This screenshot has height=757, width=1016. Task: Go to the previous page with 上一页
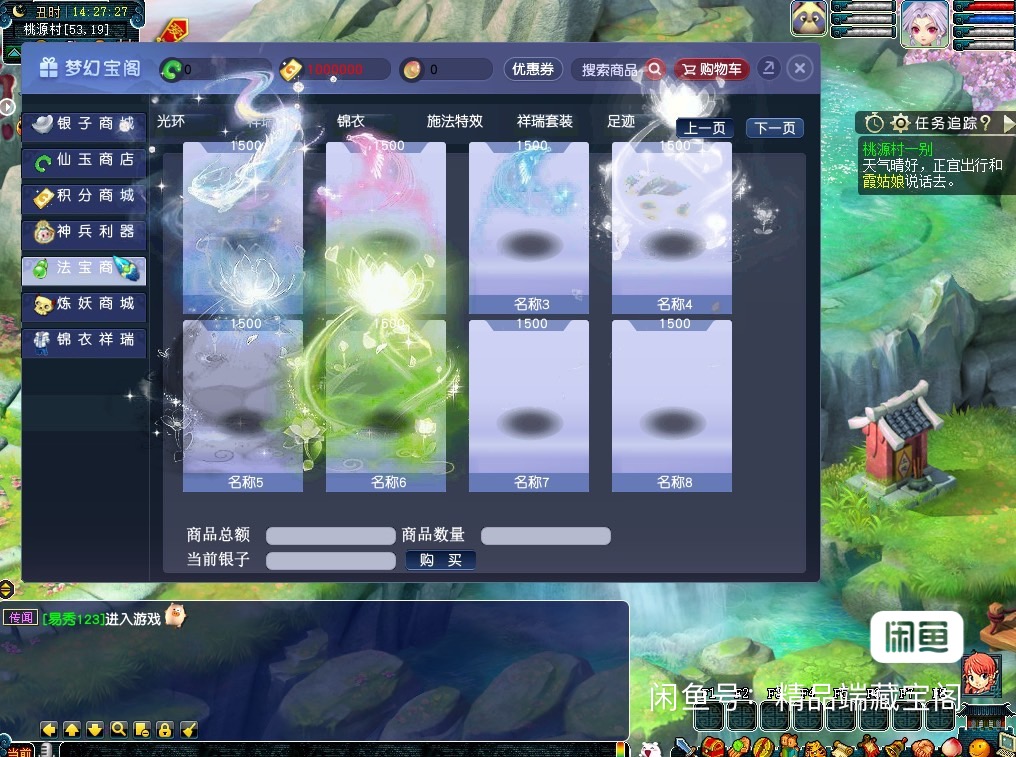click(706, 128)
